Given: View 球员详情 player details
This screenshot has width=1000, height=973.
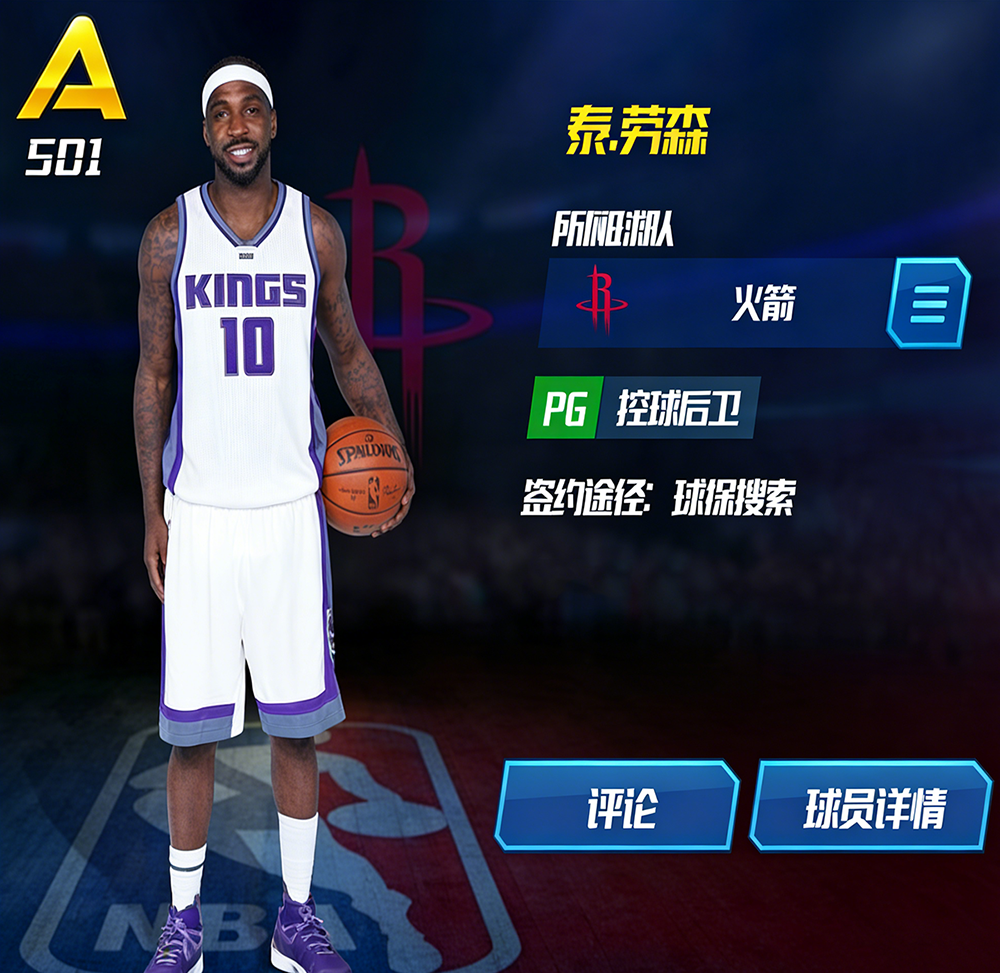Looking at the screenshot, I should (870, 806).
